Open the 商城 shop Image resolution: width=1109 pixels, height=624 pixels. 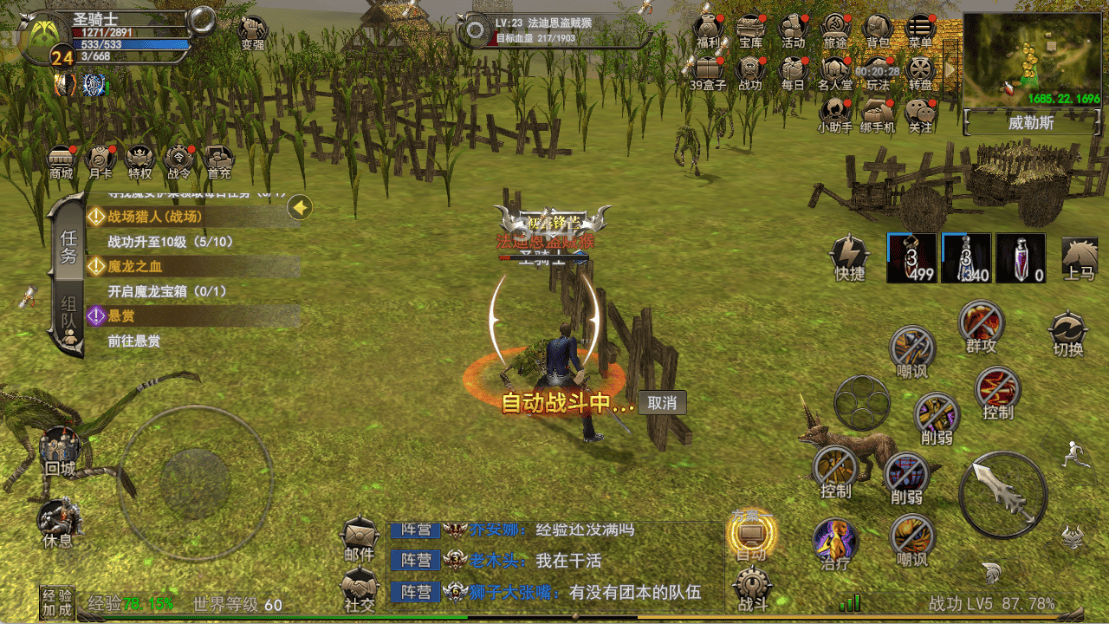point(62,161)
